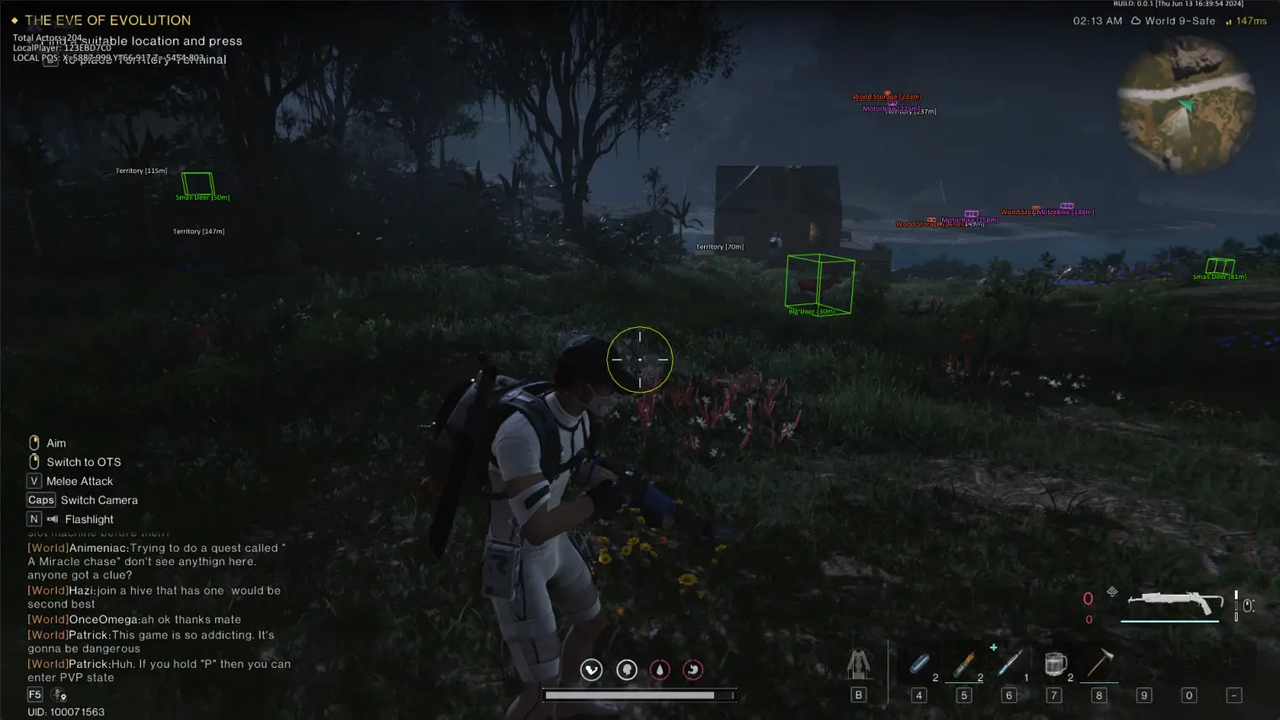This screenshot has width=1280, height=720.
Task: Expand the F5 indicator at bottom left
Action: (34, 694)
